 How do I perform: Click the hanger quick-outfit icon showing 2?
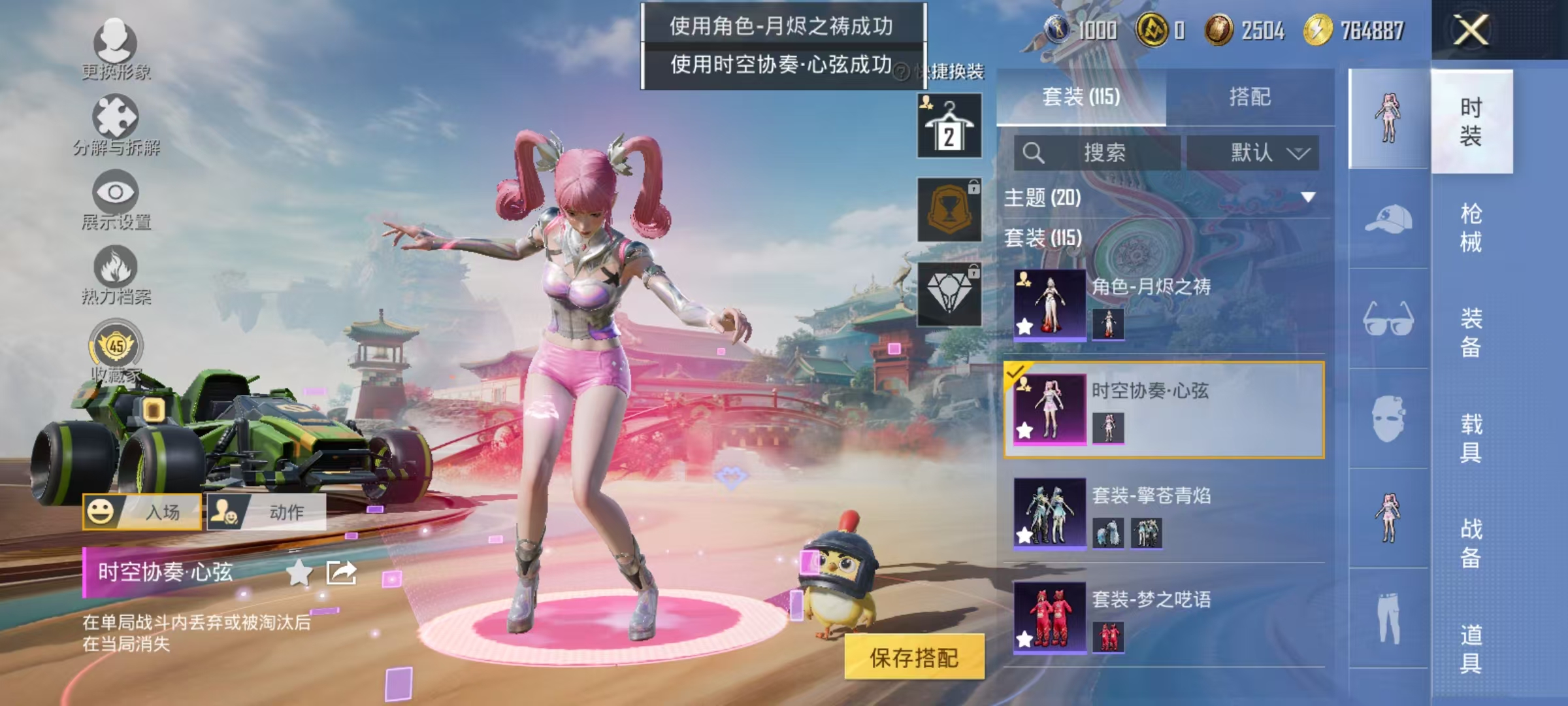click(949, 124)
